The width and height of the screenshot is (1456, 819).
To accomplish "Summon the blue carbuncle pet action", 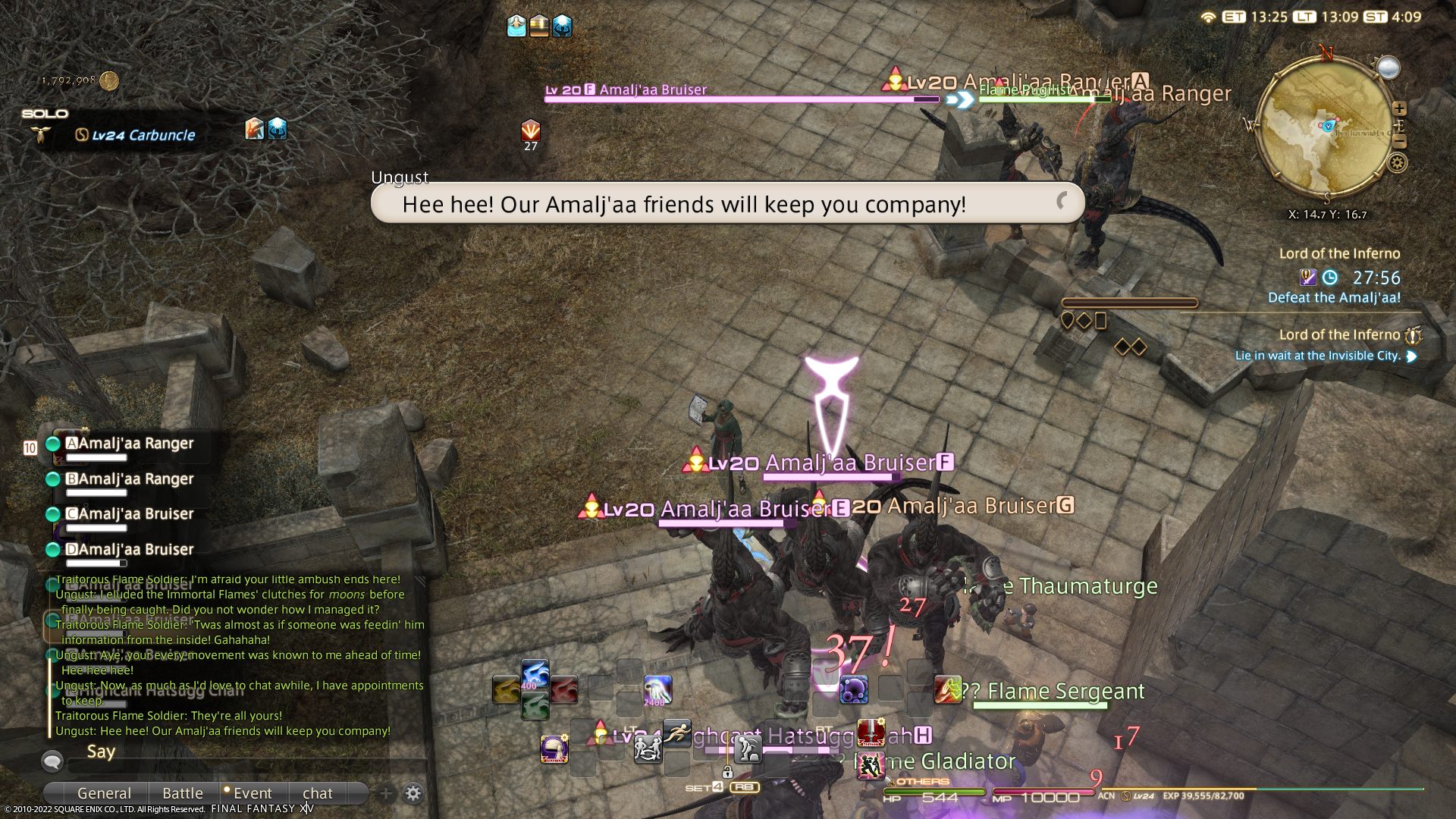I will click(x=535, y=673).
